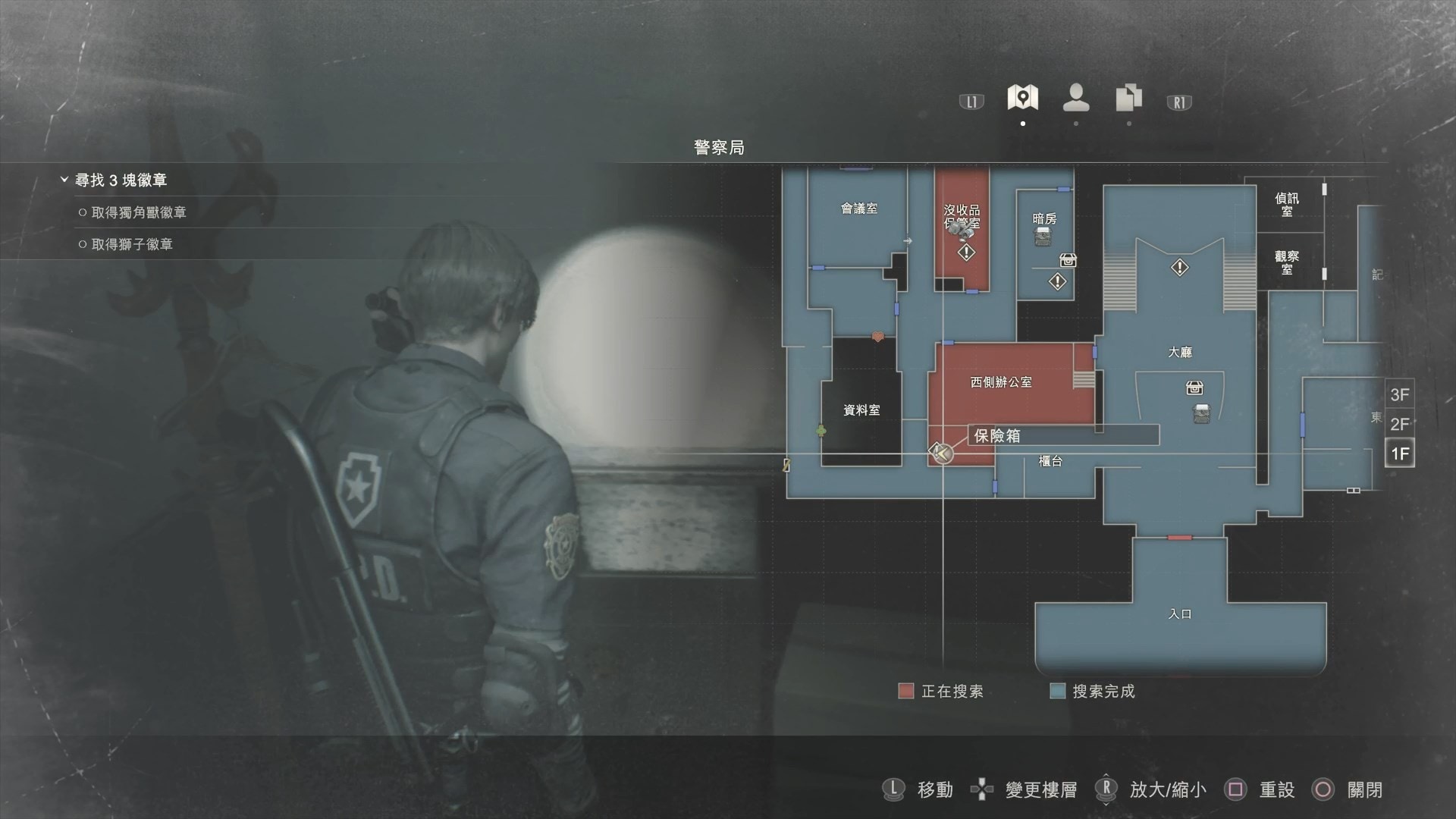Select the typewriter icon in 暗房

pyautogui.click(x=1043, y=237)
